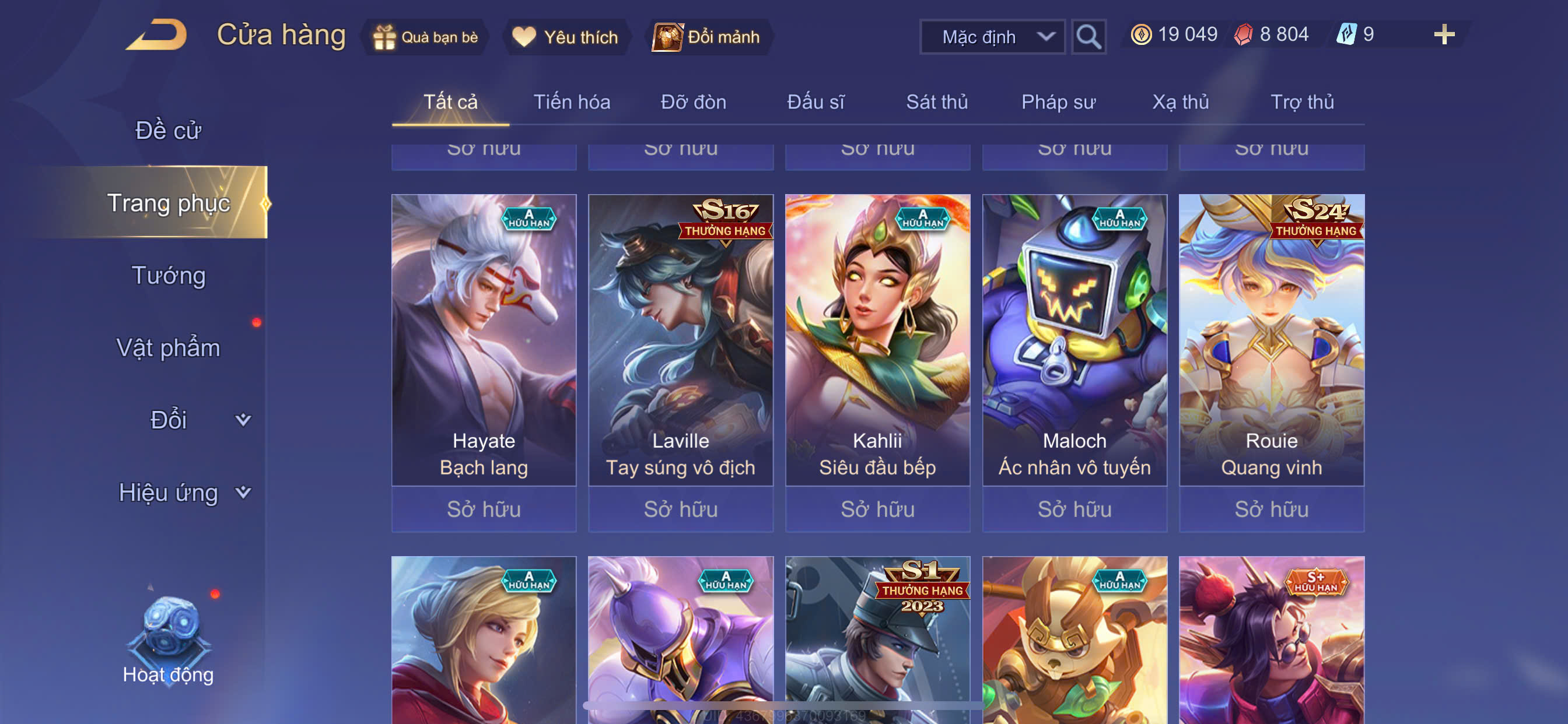Open the Tướng shop section
1568x724 pixels.
[169, 276]
